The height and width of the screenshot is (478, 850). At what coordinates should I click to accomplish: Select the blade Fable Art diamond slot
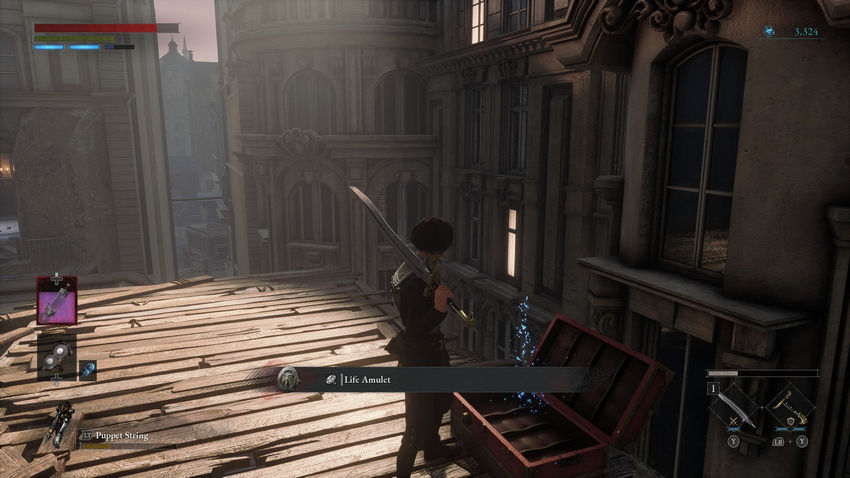tap(737, 406)
